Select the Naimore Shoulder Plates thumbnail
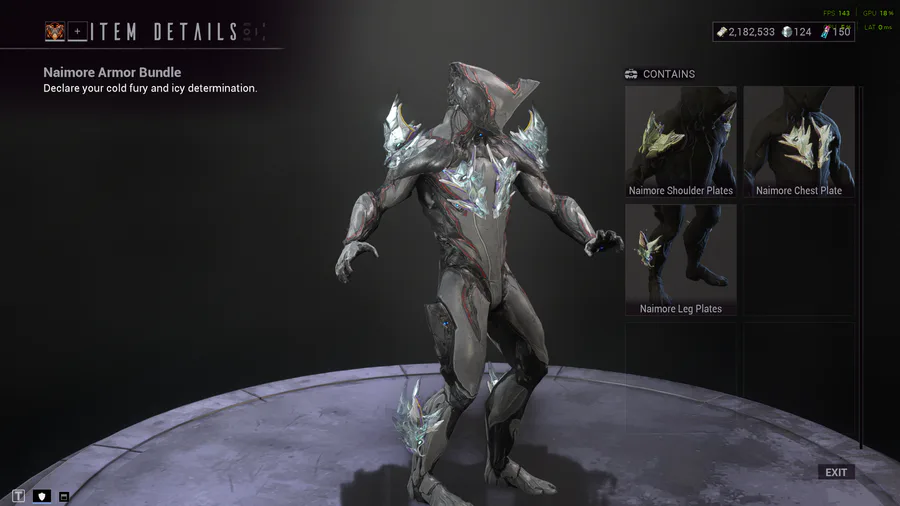 [x=681, y=142]
